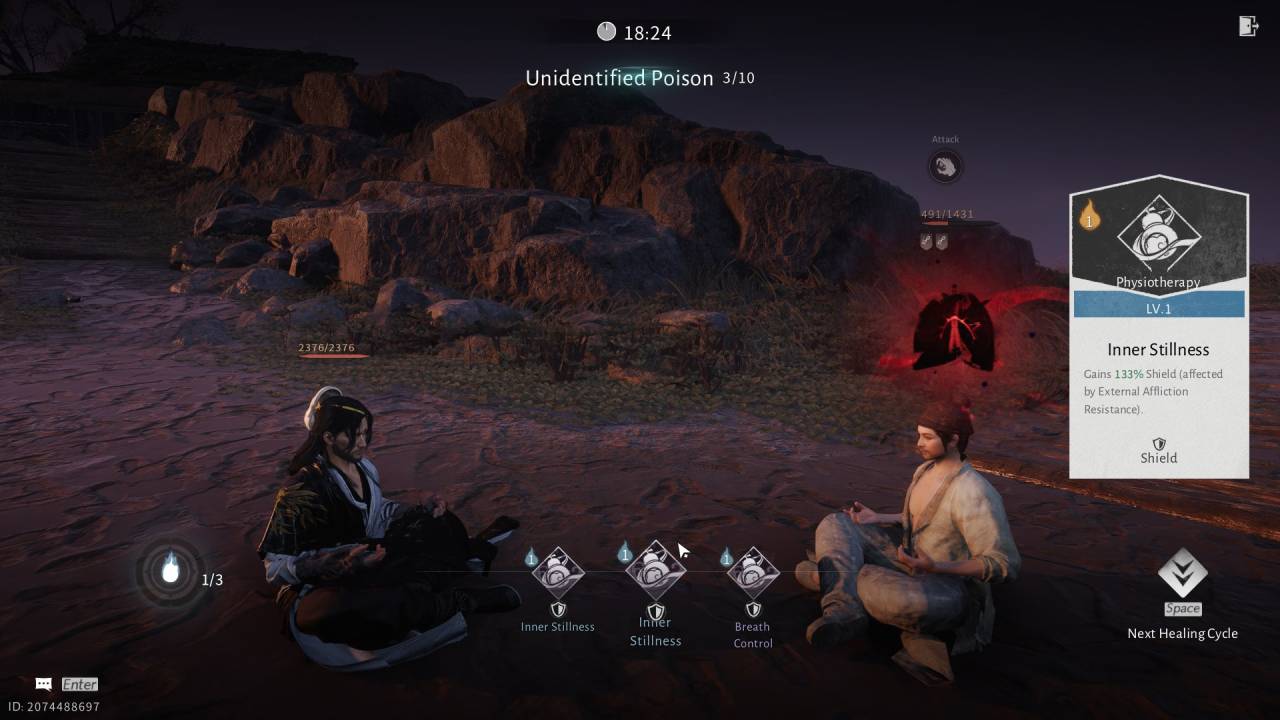This screenshot has height=720, width=1280.
Task: Open the chat speech bubble icon
Action: point(43,684)
